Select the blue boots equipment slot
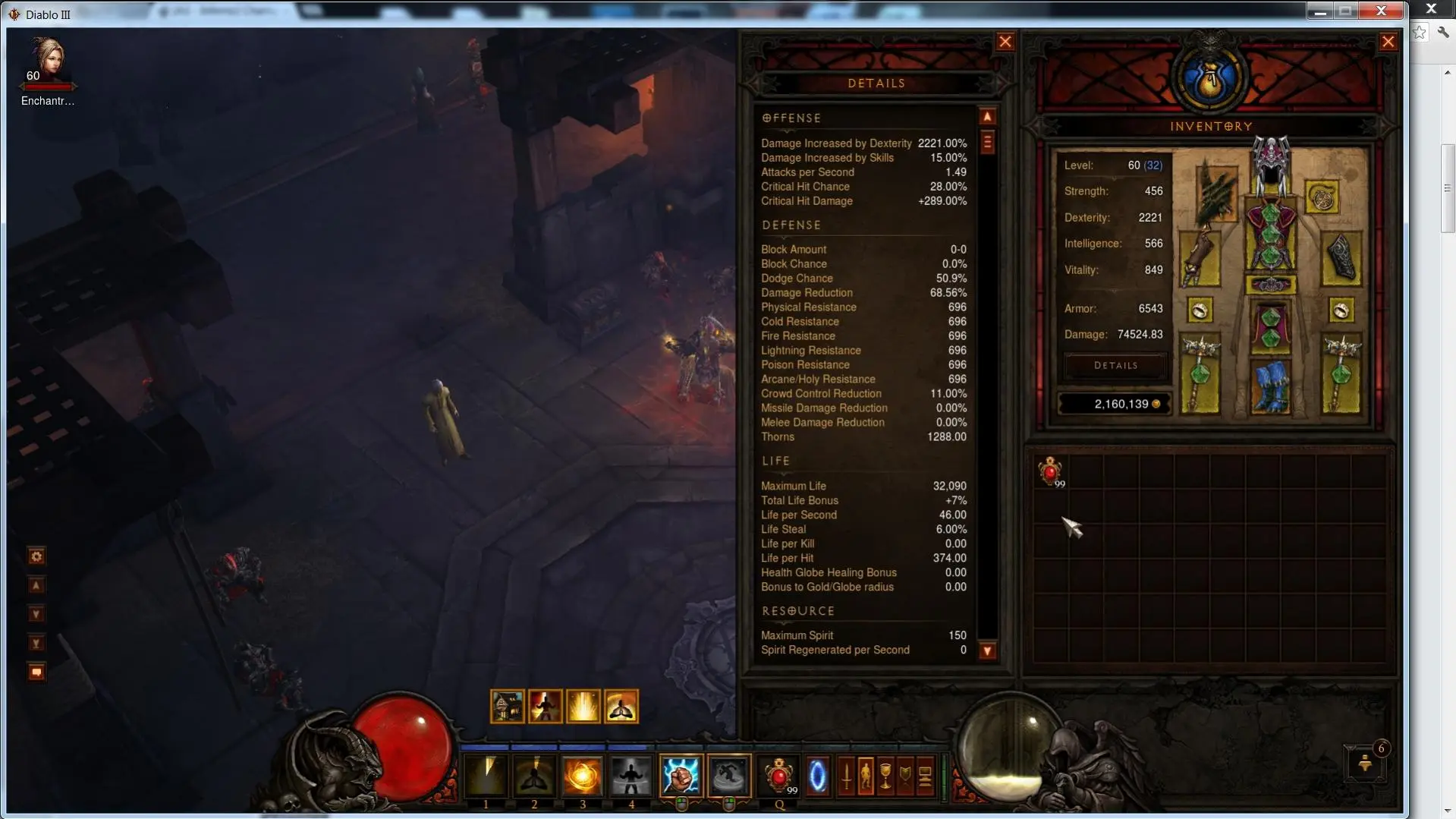This screenshot has width=1456, height=819. click(x=1270, y=386)
